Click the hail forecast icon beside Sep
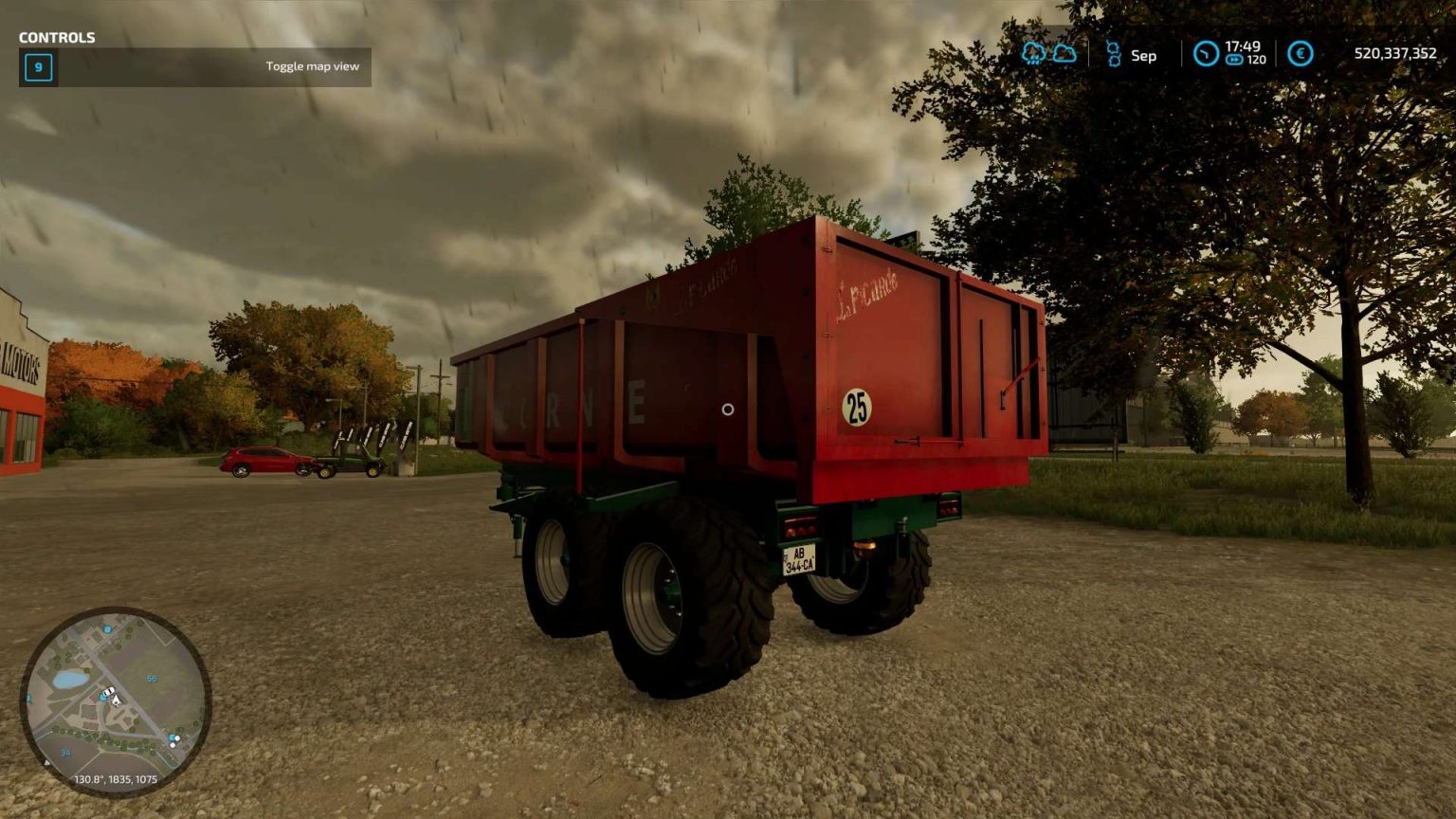This screenshot has height=819, width=1456. click(x=1113, y=55)
